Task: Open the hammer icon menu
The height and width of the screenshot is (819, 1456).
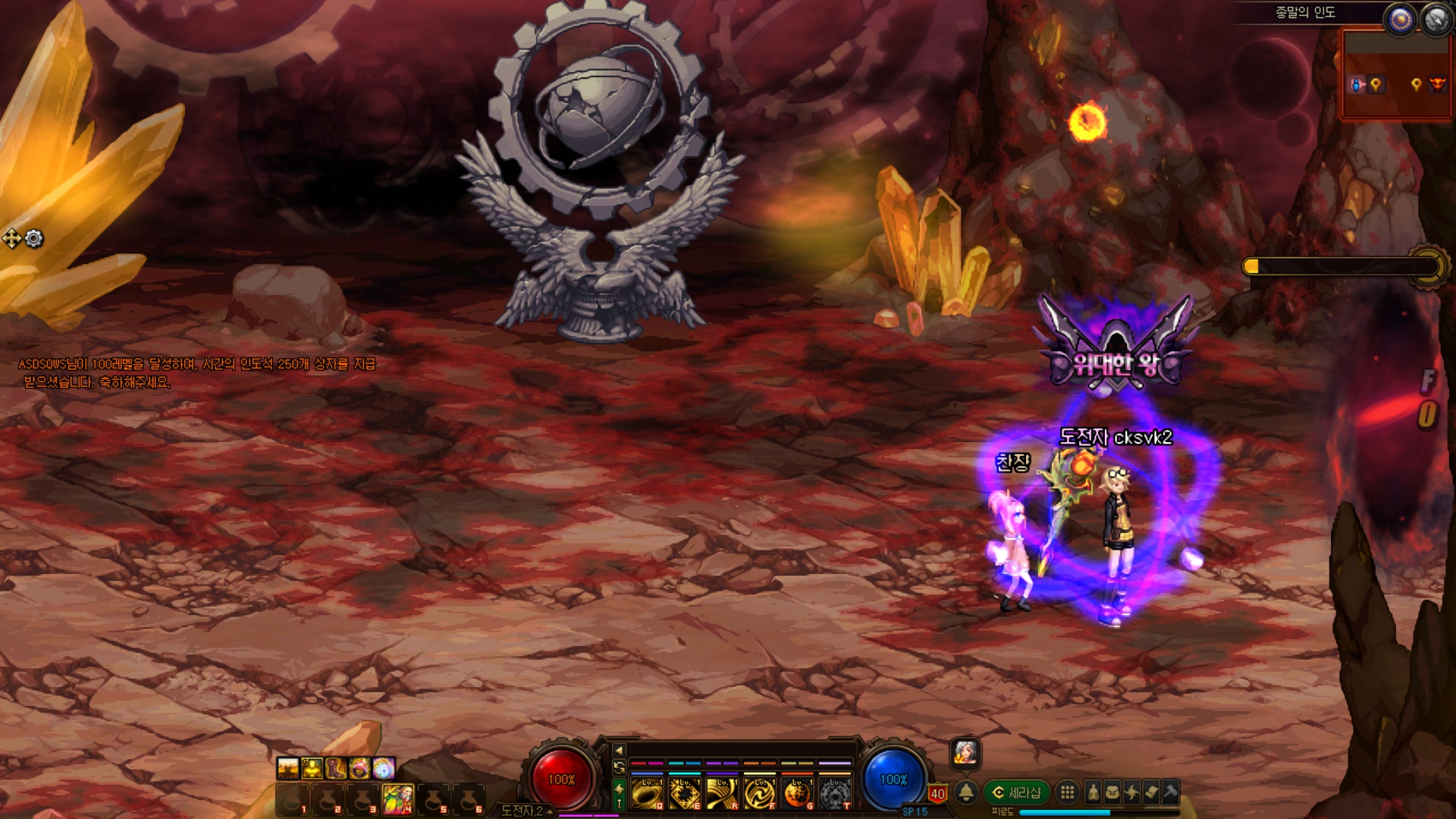Action: 1170,792
